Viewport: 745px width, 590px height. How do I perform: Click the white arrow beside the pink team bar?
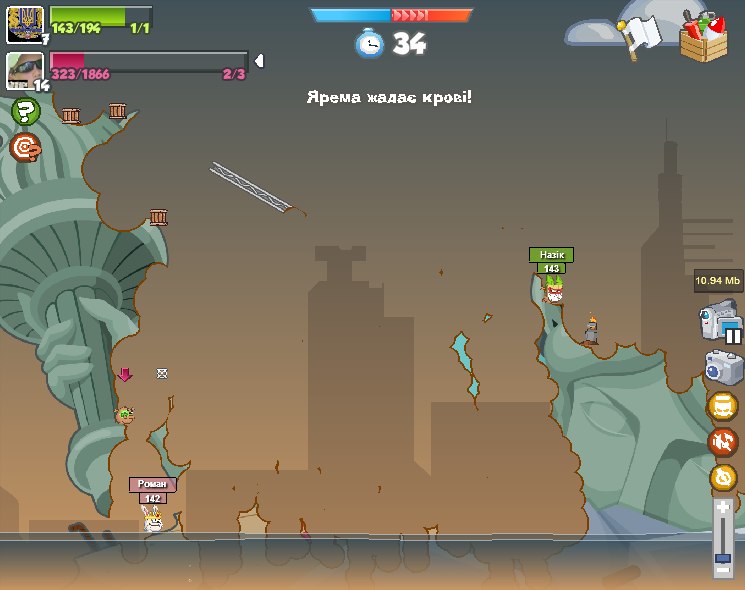pos(259,61)
